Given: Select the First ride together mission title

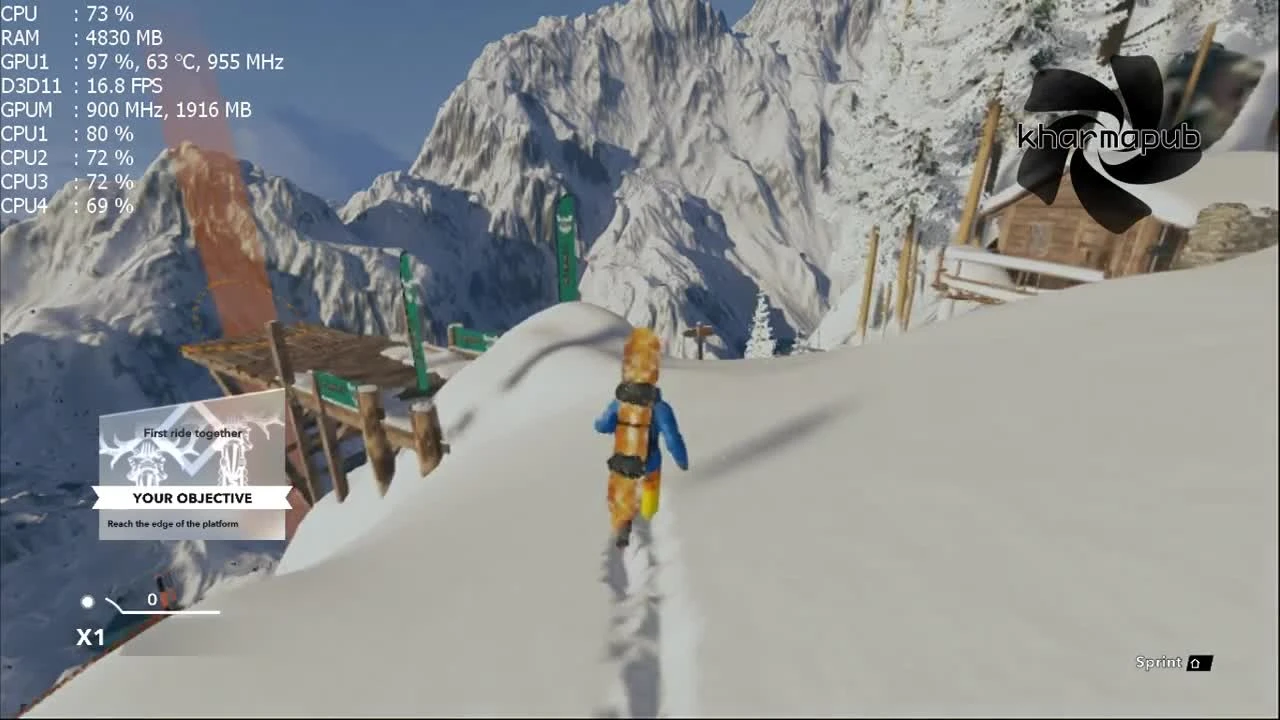Looking at the screenshot, I should click(x=192, y=433).
